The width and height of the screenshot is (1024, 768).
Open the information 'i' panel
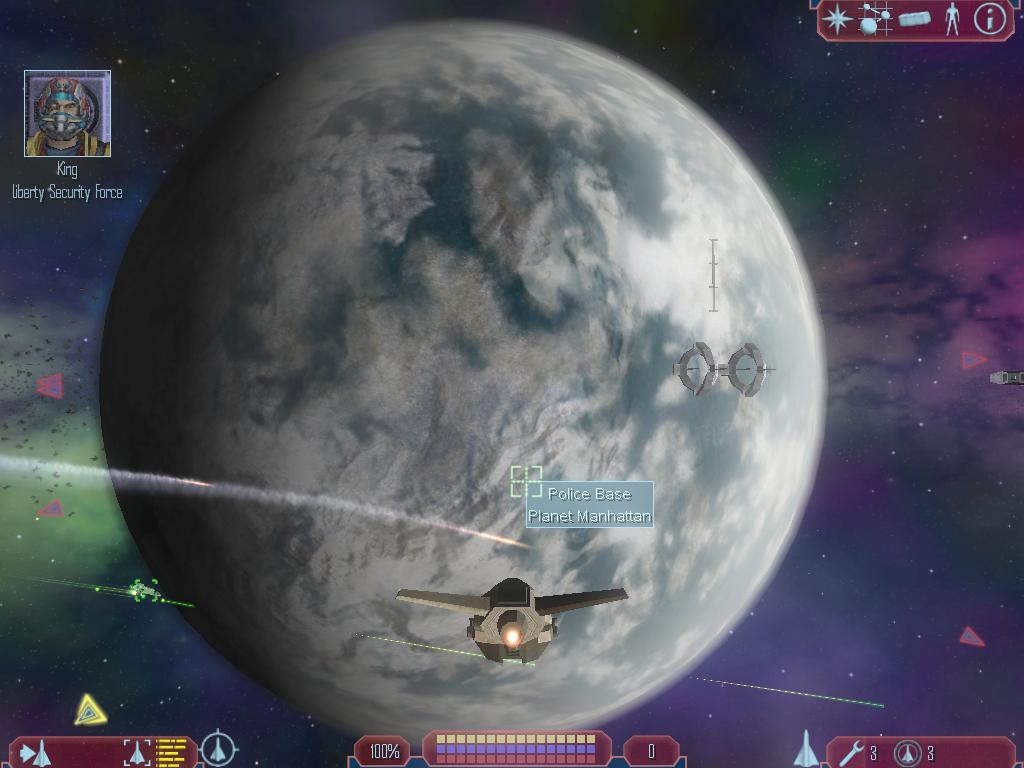point(989,19)
